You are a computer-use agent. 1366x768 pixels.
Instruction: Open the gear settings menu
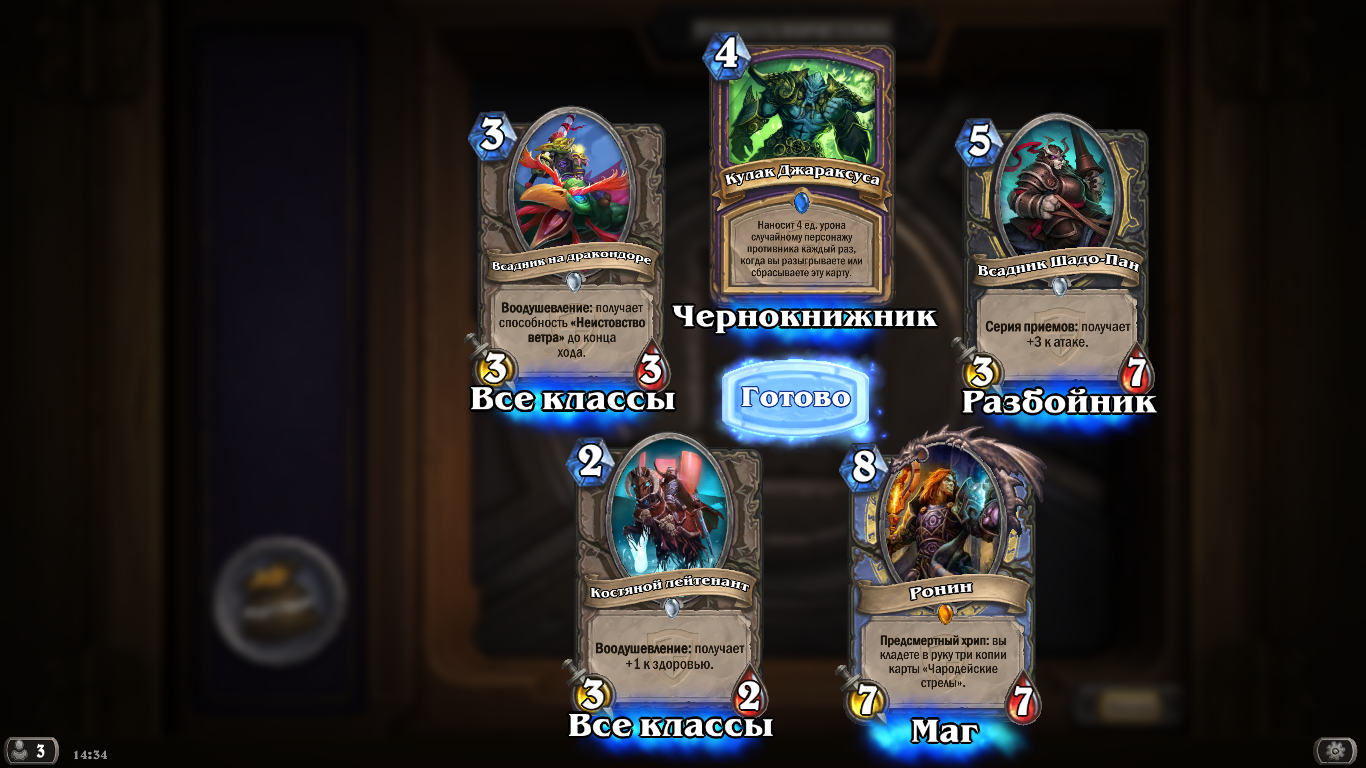1335,751
